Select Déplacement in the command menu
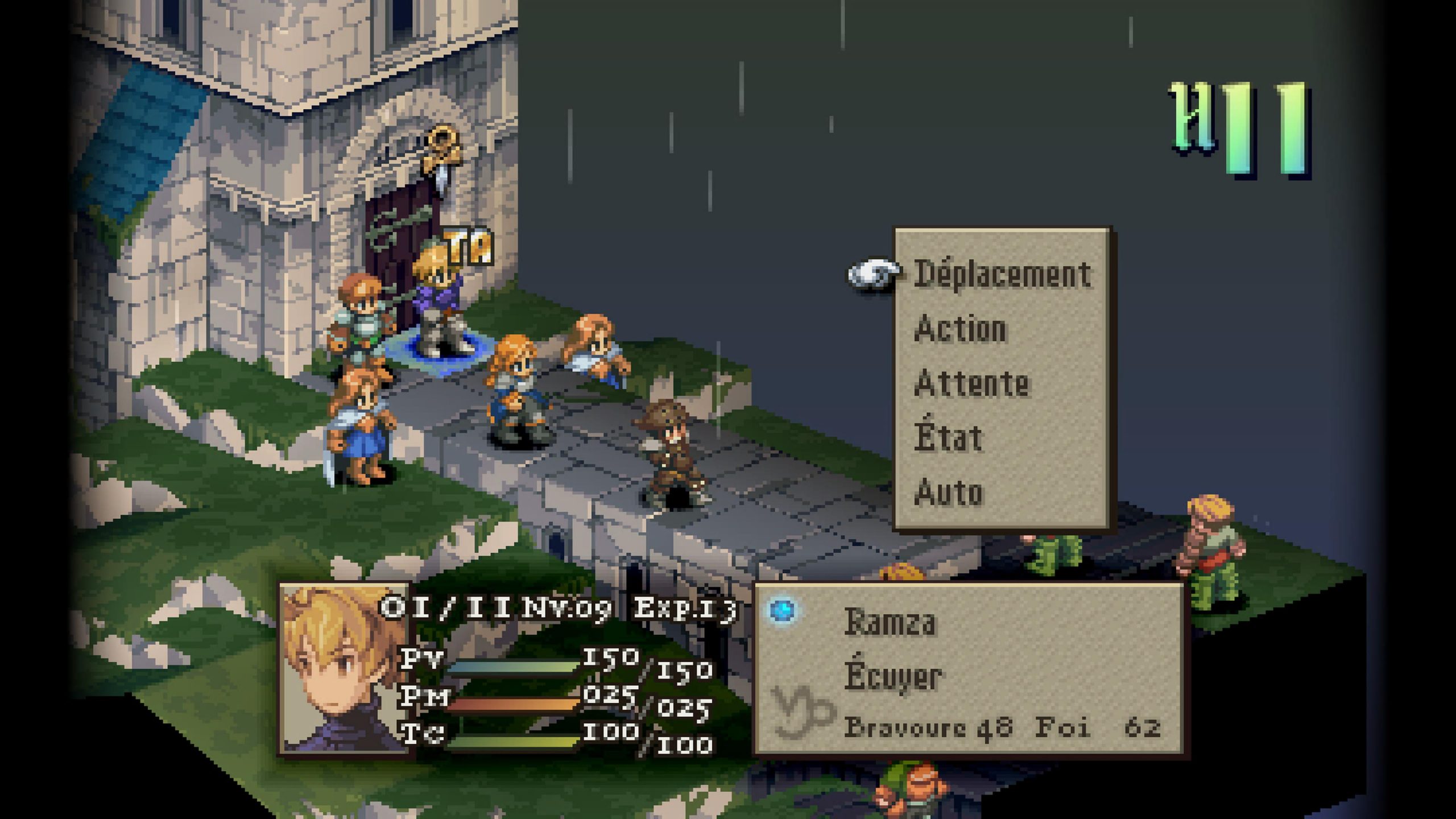The width and height of the screenshot is (1456, 819). click(x=1002, y=275)
